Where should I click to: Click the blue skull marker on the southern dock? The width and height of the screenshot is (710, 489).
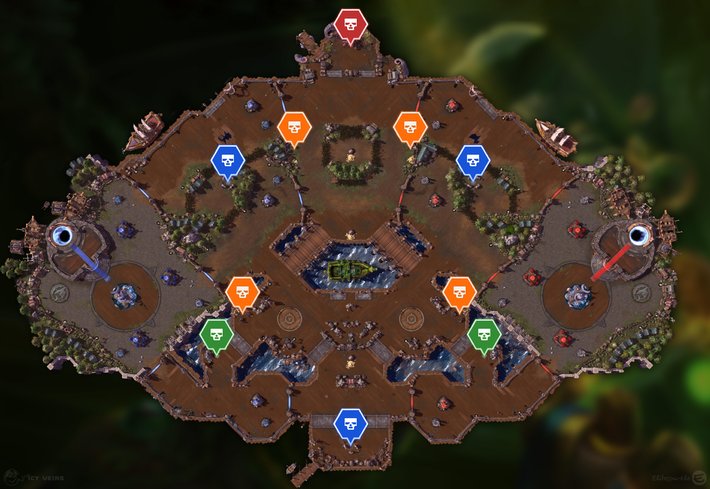click(x=350, y=424)
